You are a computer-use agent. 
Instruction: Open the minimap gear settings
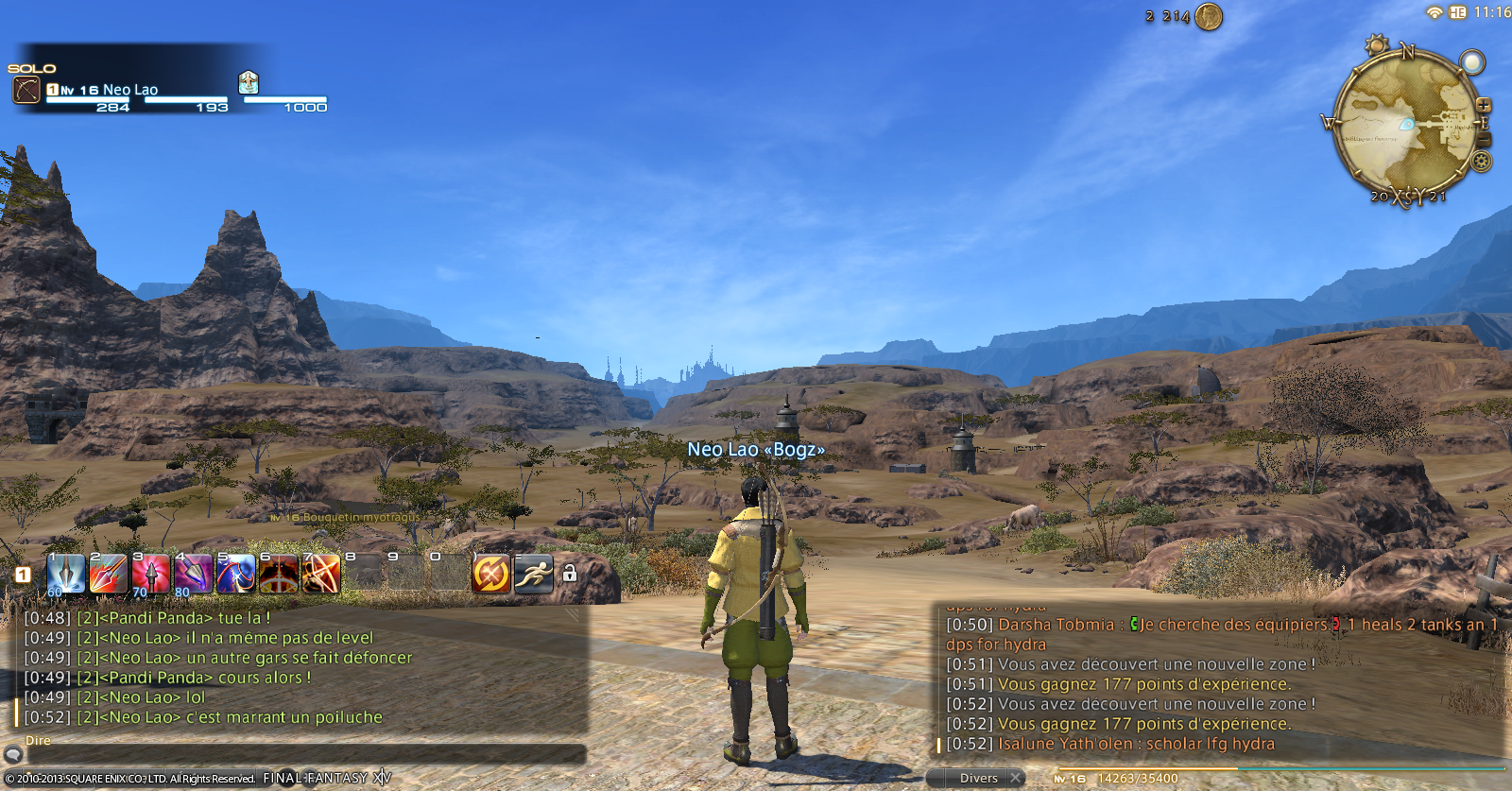(x=1482, y=162)
